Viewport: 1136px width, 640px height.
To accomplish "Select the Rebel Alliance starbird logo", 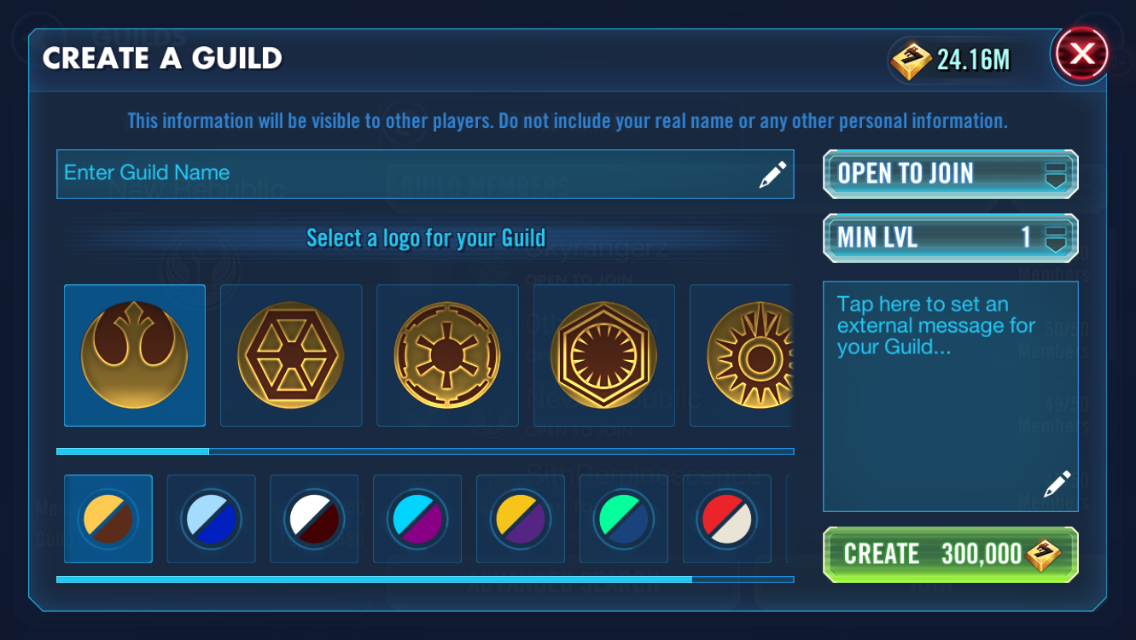I will tap(135, 355).
